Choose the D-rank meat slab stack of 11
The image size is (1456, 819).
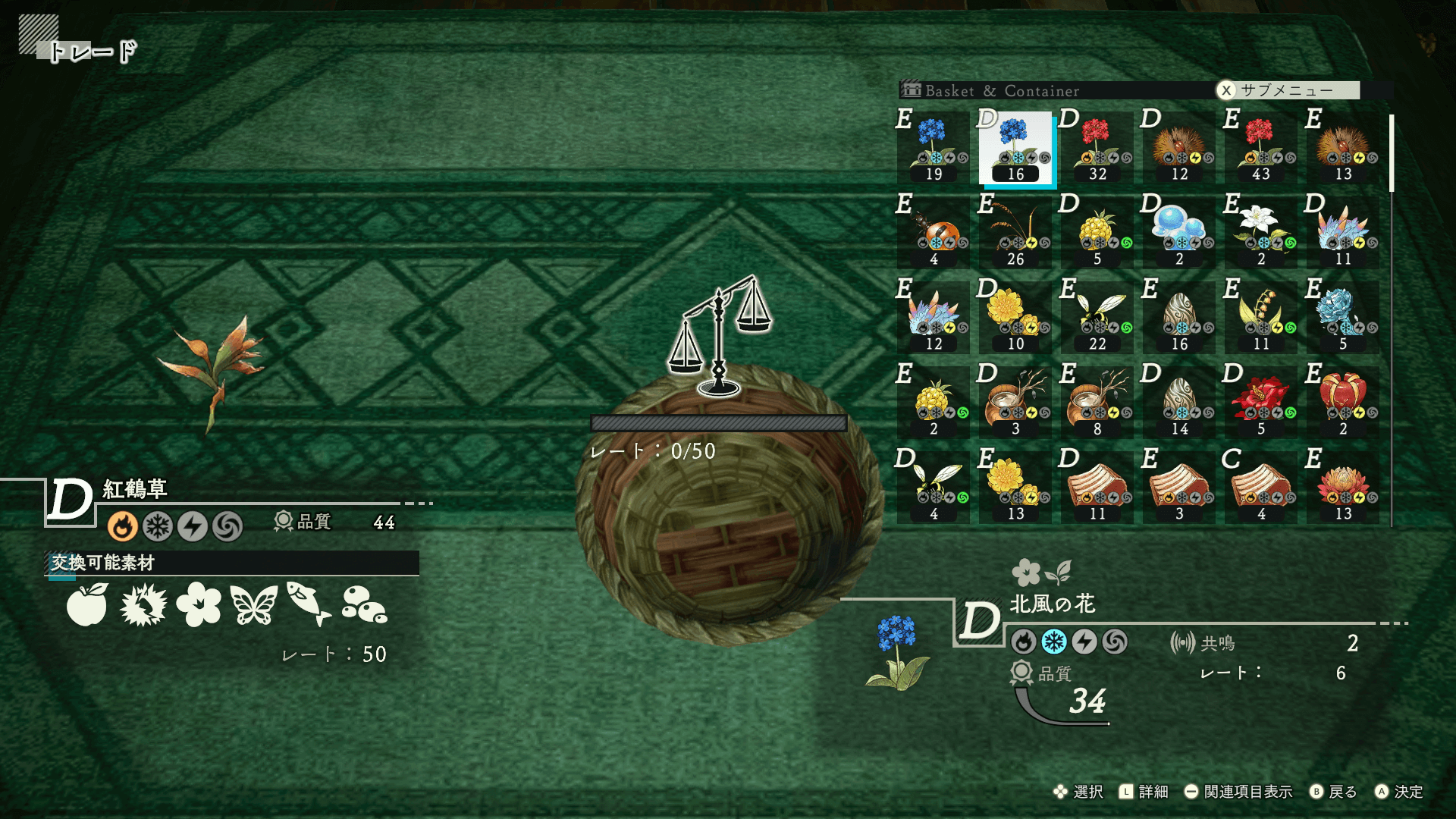(x=1097, y=488)
